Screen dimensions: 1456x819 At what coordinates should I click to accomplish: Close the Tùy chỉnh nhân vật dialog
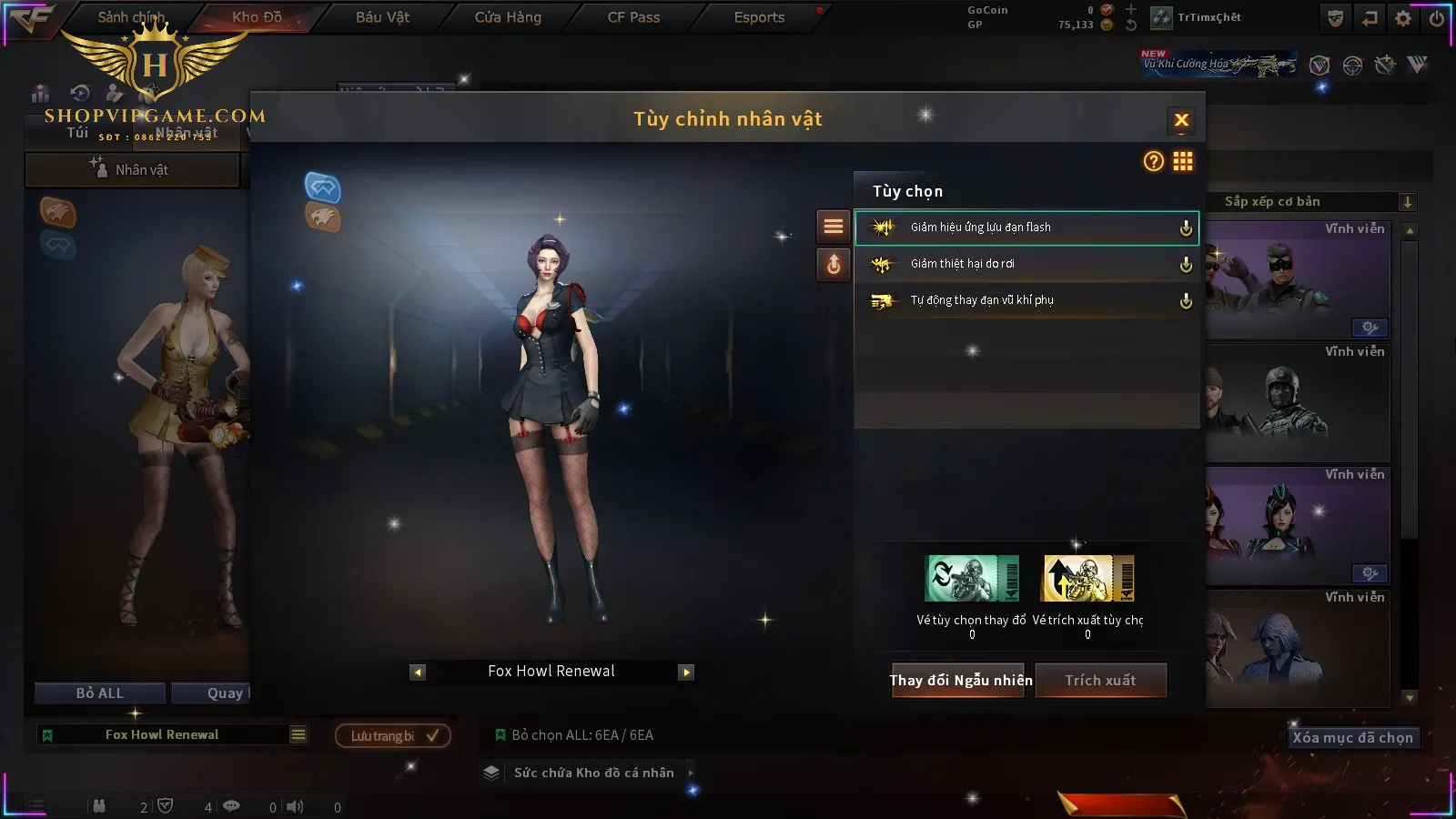[1181, 120]
